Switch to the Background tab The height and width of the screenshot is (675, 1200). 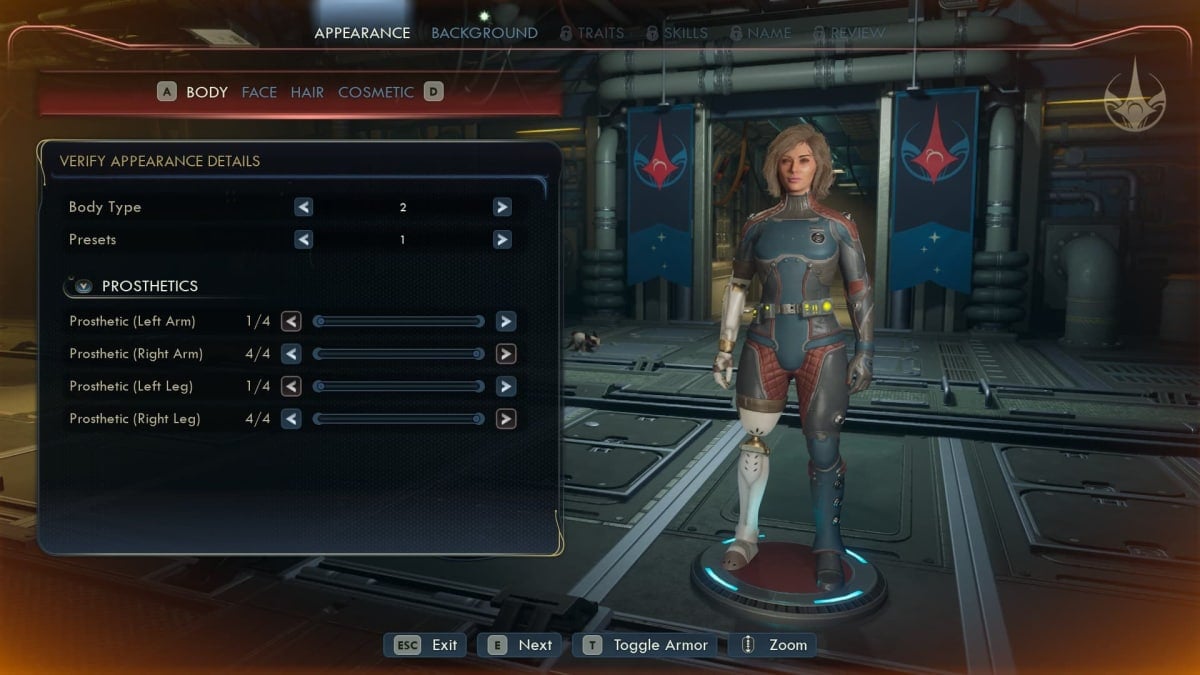(x=484, y=33)
